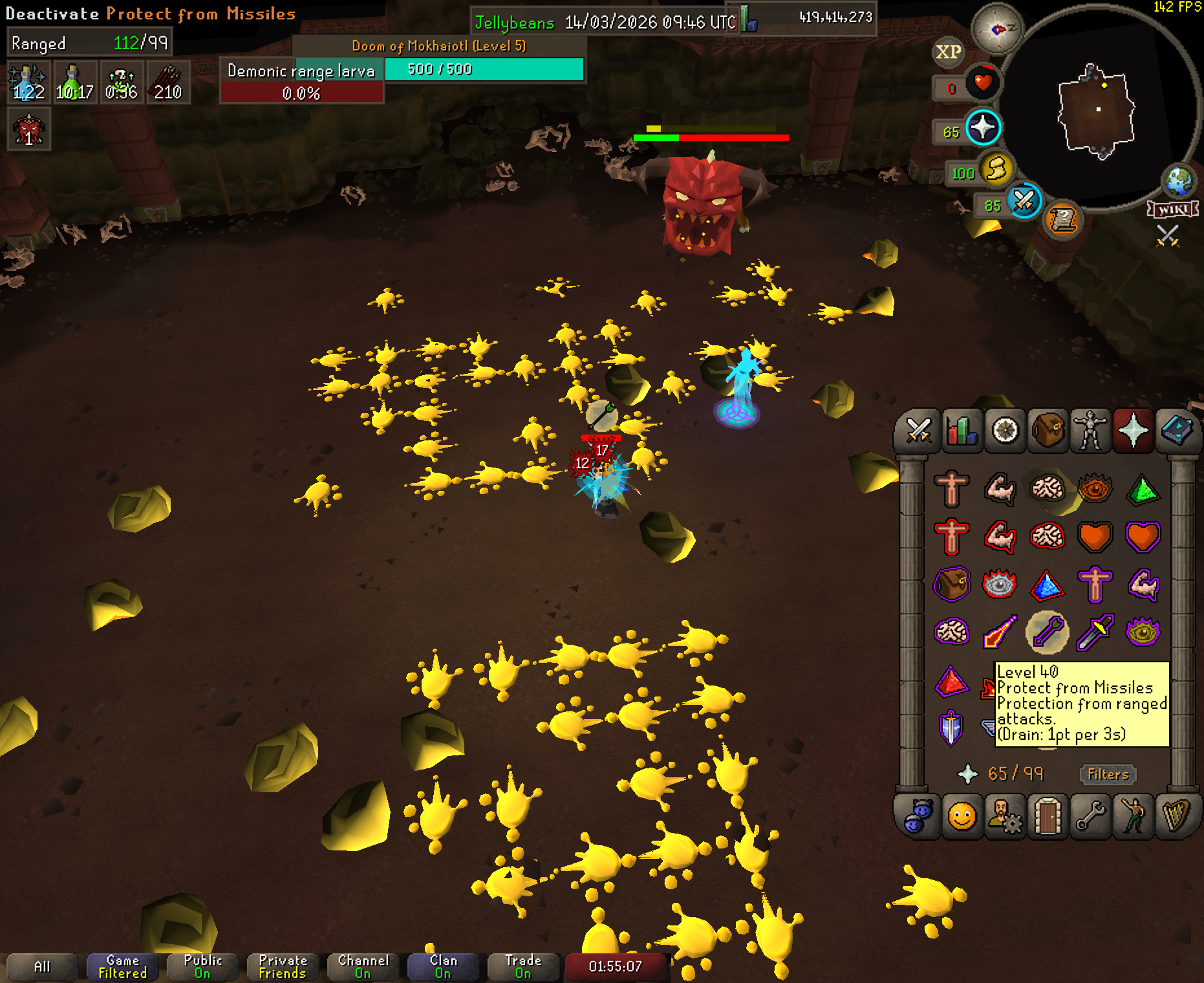This screenshot has width=1204, height=983.
Task: Show the Worn Equipment tab
Action: [1090, 430]
